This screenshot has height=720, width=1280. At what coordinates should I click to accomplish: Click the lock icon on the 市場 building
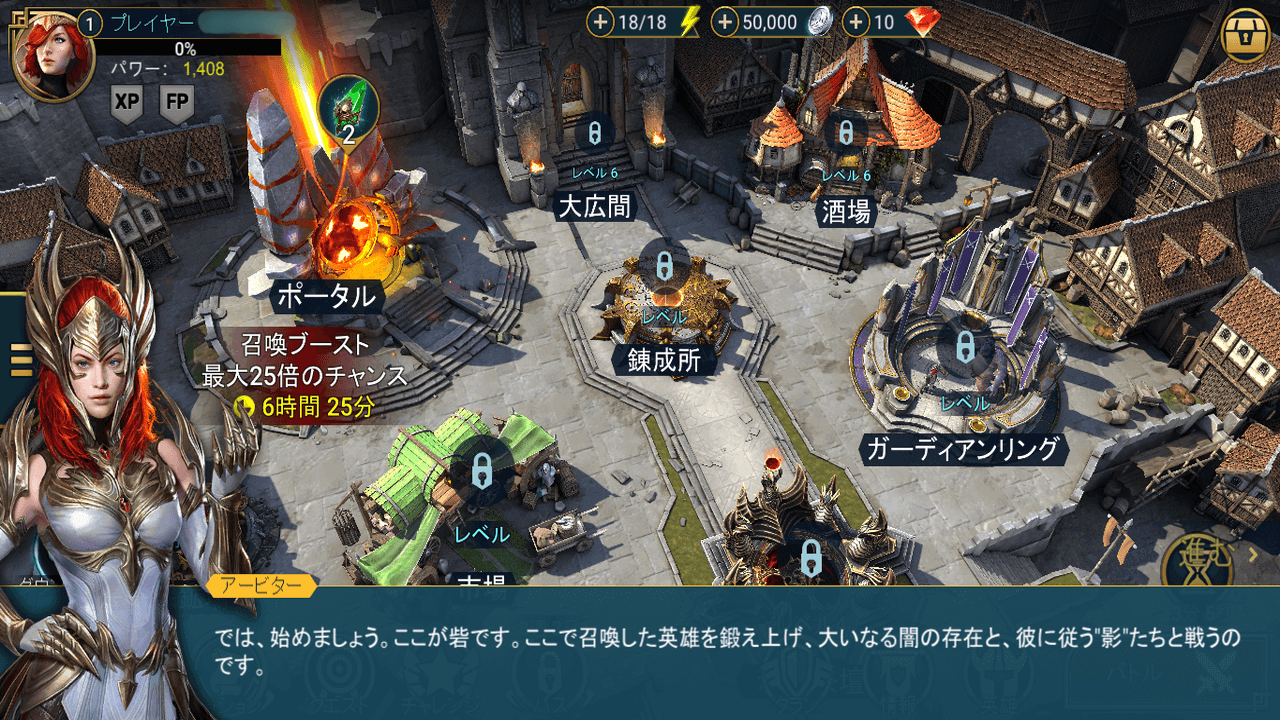(483, 473)
